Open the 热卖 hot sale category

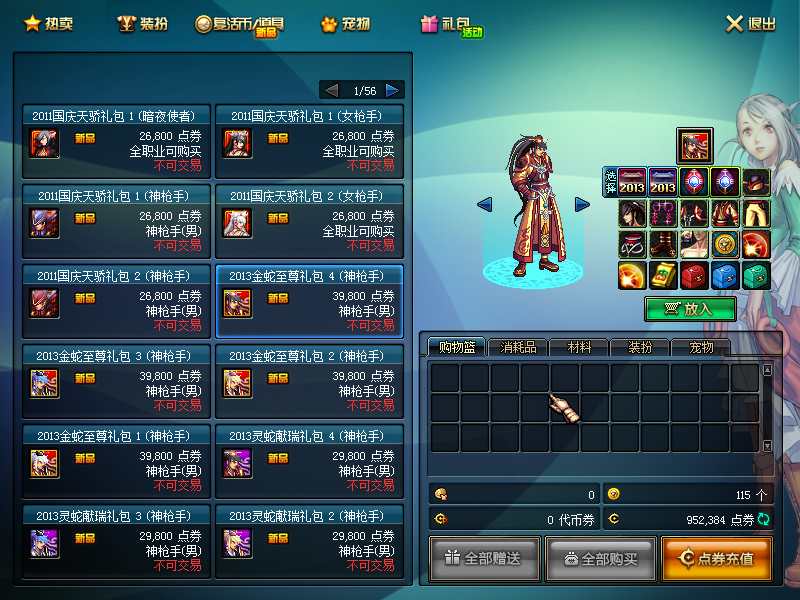point(49,23)
